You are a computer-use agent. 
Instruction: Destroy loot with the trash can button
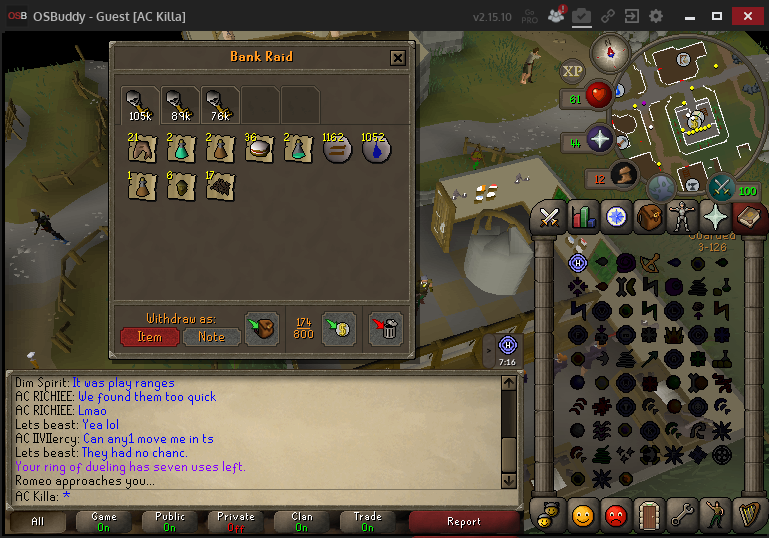click(x=386, y=328)
